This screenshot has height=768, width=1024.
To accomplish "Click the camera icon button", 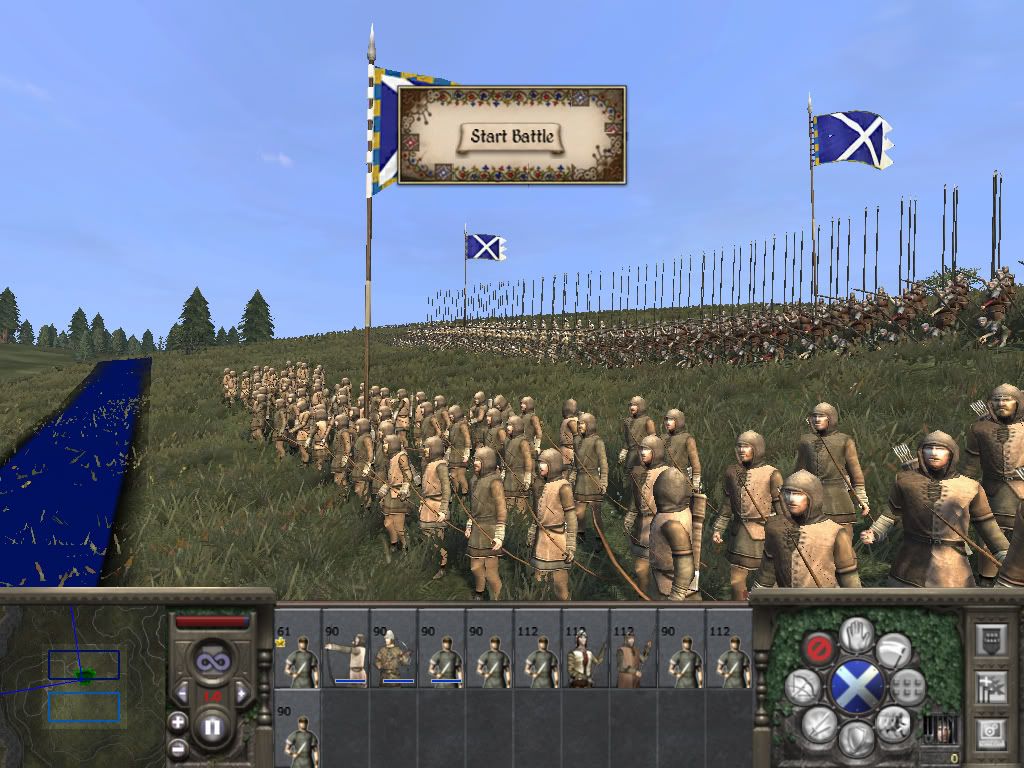I will click(x=990, y=733).
